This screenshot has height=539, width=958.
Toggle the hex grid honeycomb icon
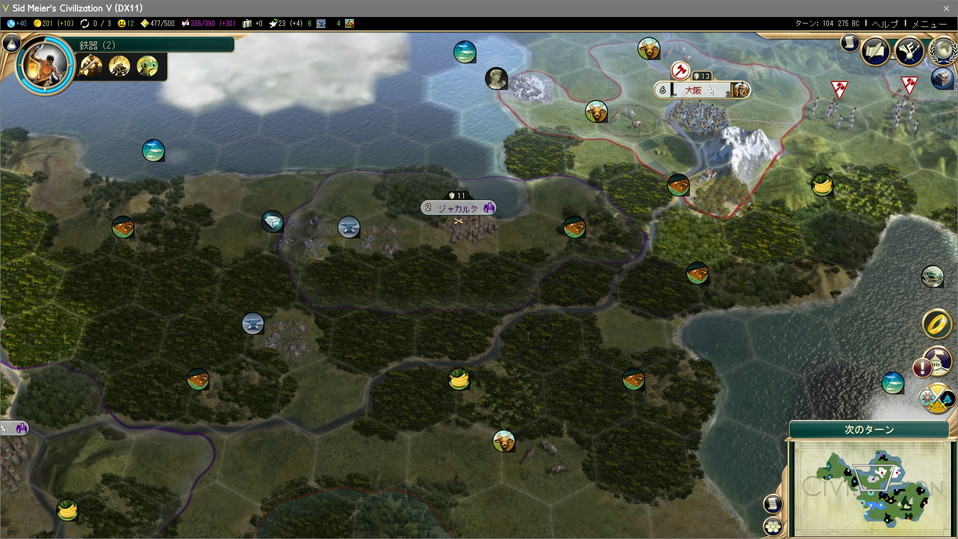coord(773,525)
